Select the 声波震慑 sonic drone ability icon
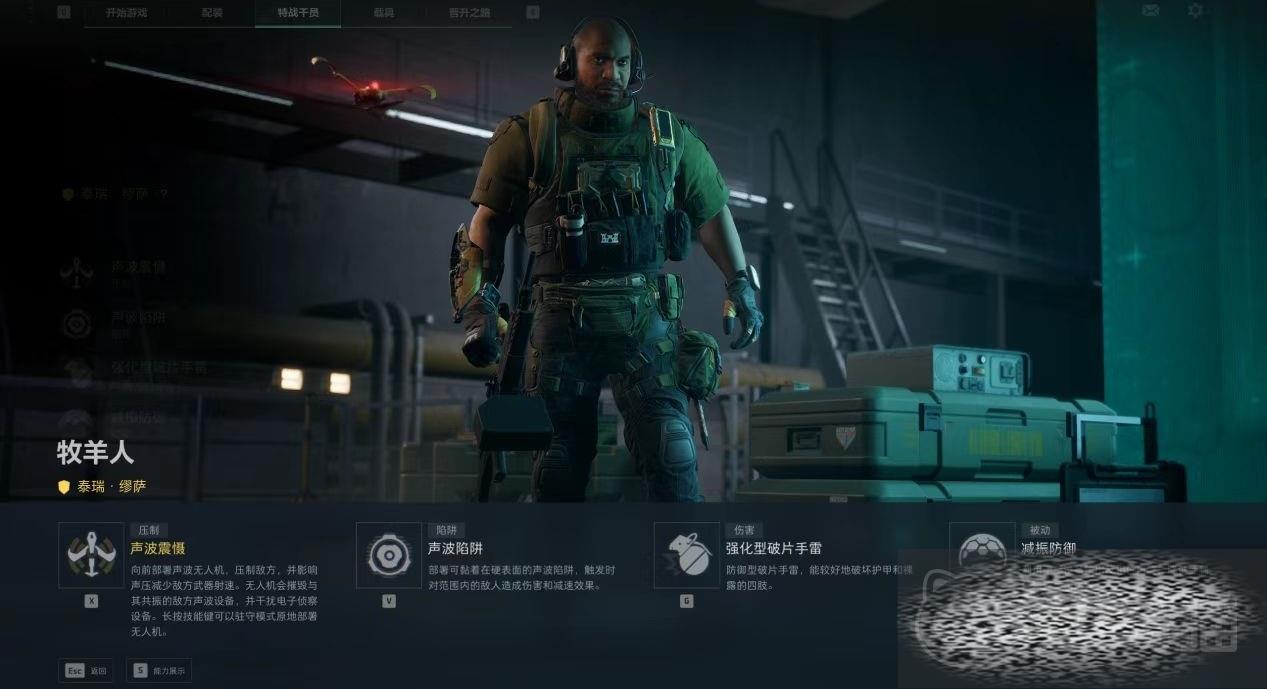This screenshot has height=689, width=1267. (x=91, y=555)
